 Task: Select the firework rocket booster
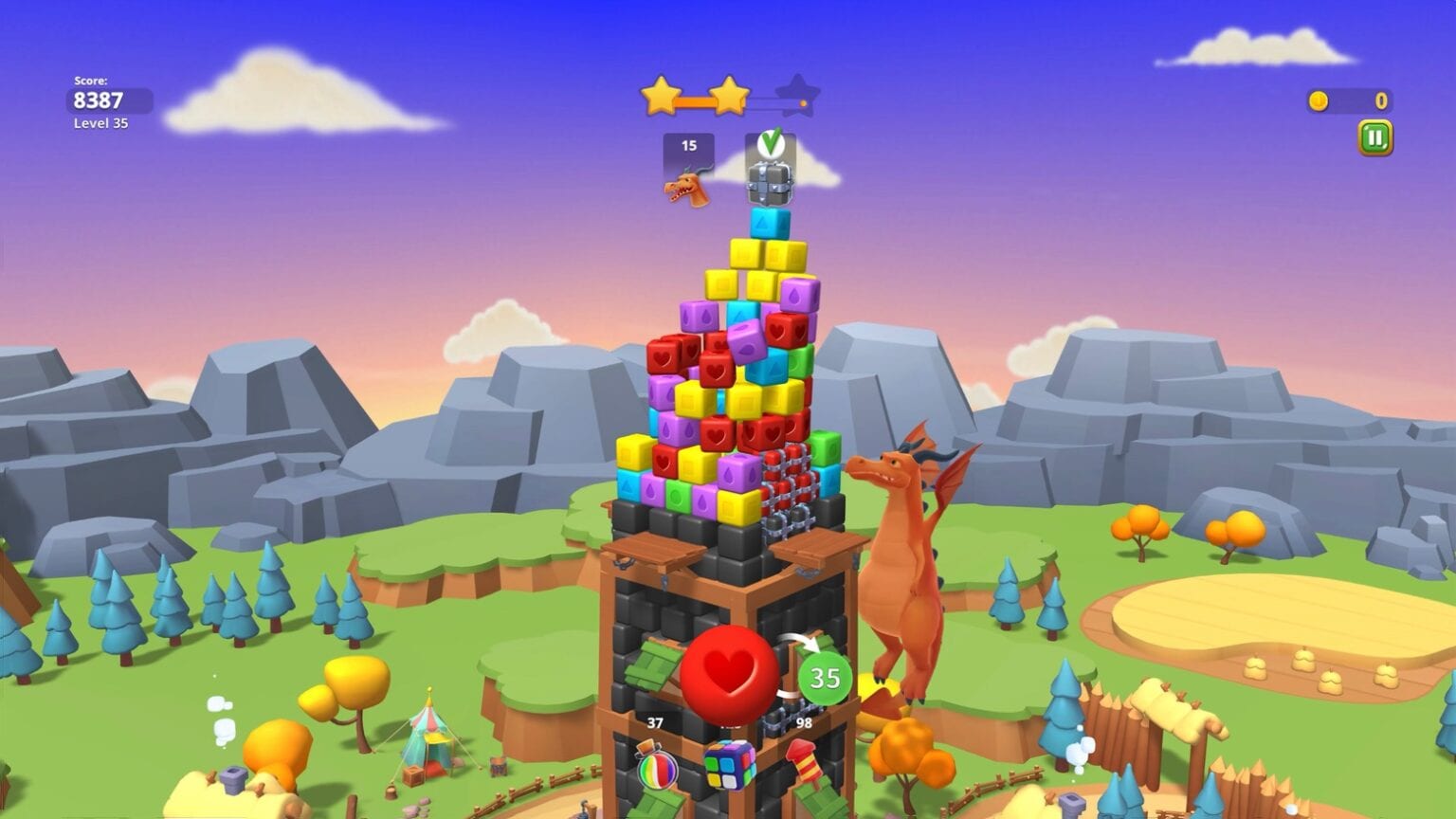(x=803, y=761)
